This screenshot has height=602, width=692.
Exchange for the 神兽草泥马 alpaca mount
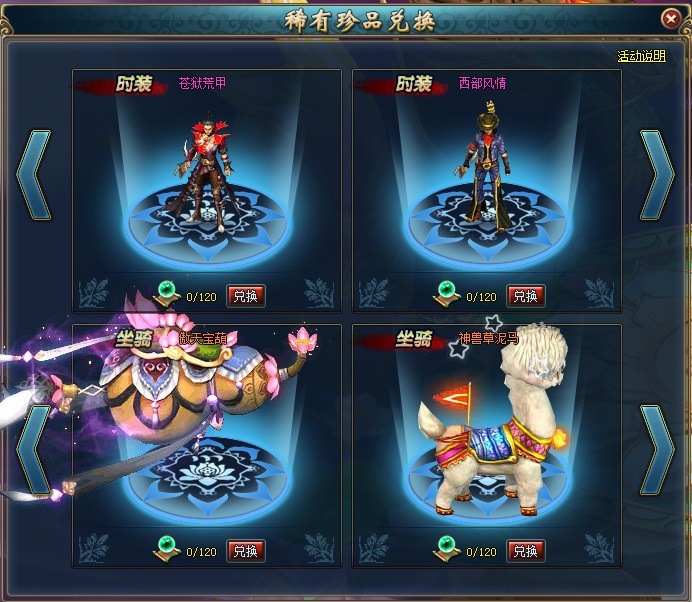[526, 551]
